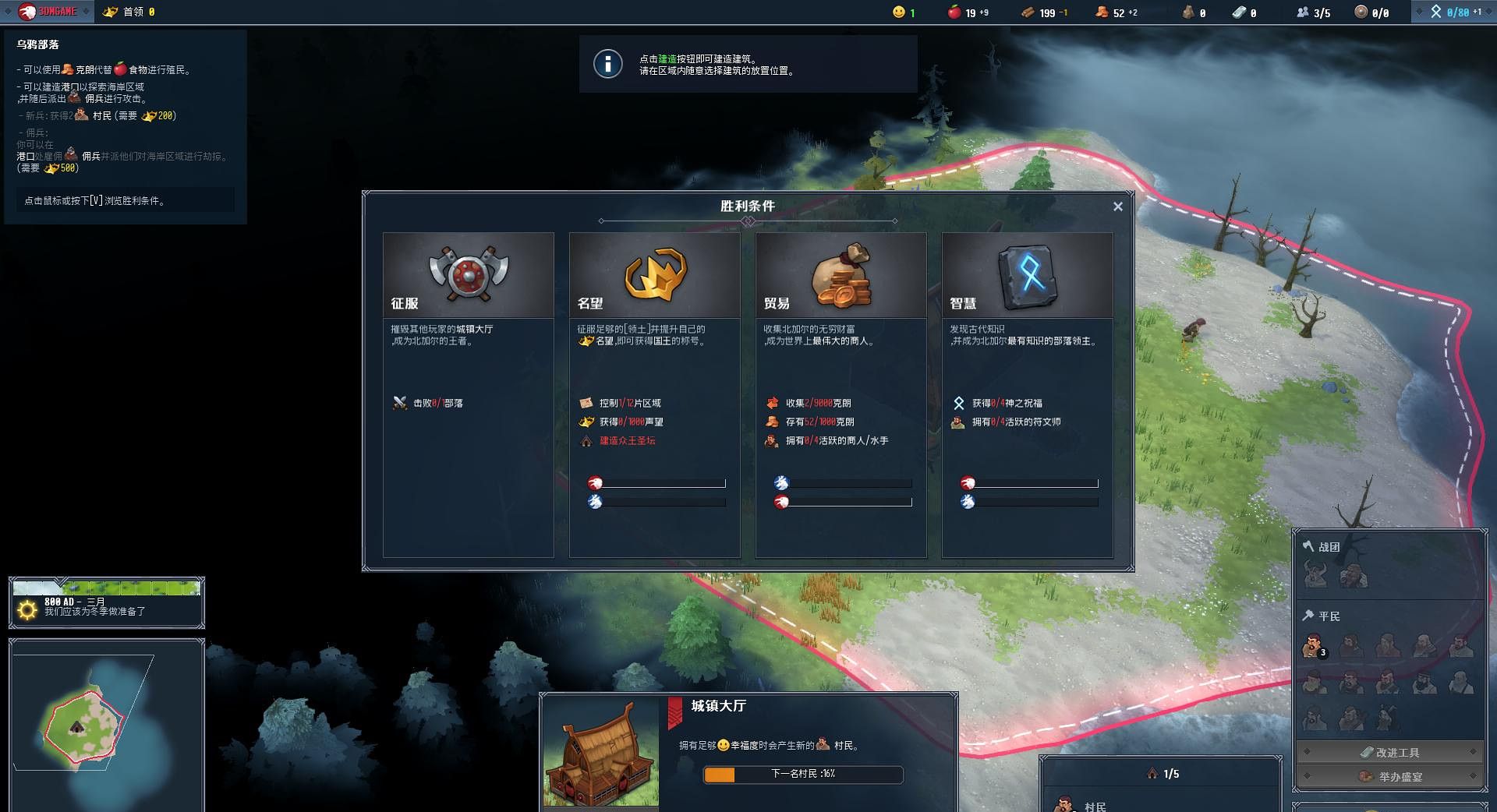Image resolution: width=1497 pixels, height=812 pixels.
Task: Click the 改进工具 improve tools button
Action: pyautogui.click(x=1389, y=752)
